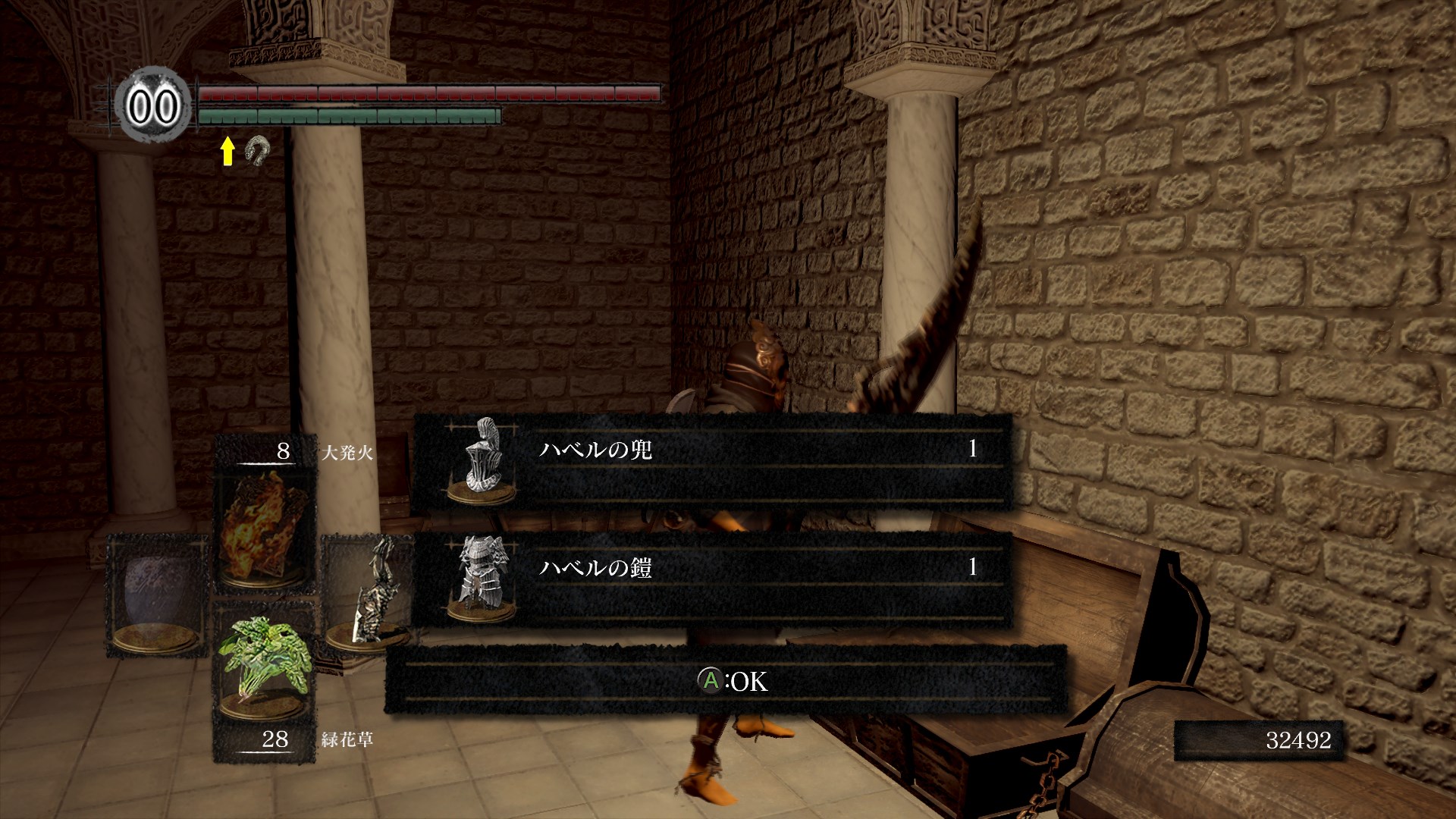Select the ハベルの兜 item row
The width and height of the screenshot is (1456, 819).
coord(713,461)
